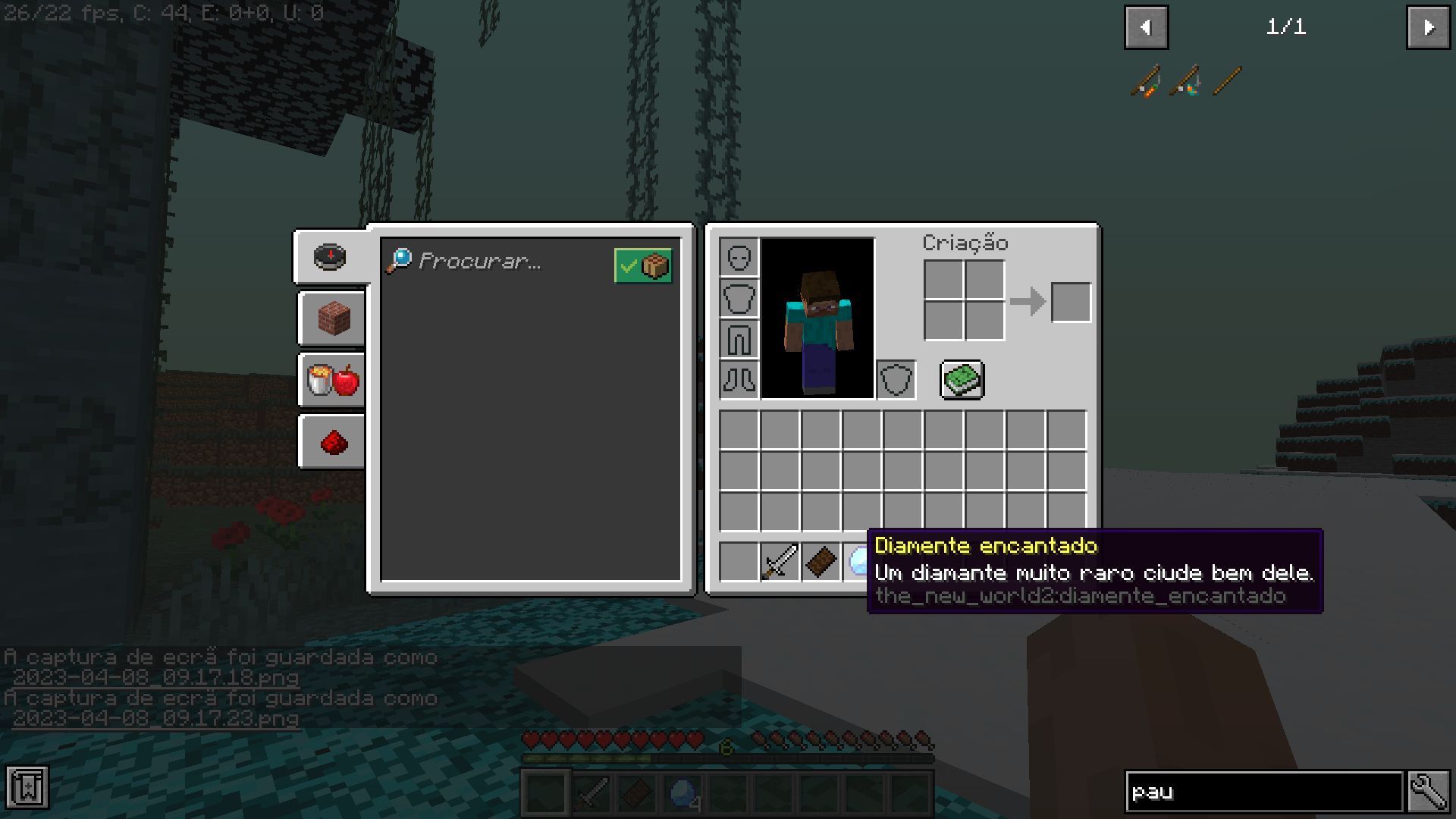This screenshot has height=819, width=1456.
Task: Go to the next item page with right arrow
Action: click(1429, 27)
